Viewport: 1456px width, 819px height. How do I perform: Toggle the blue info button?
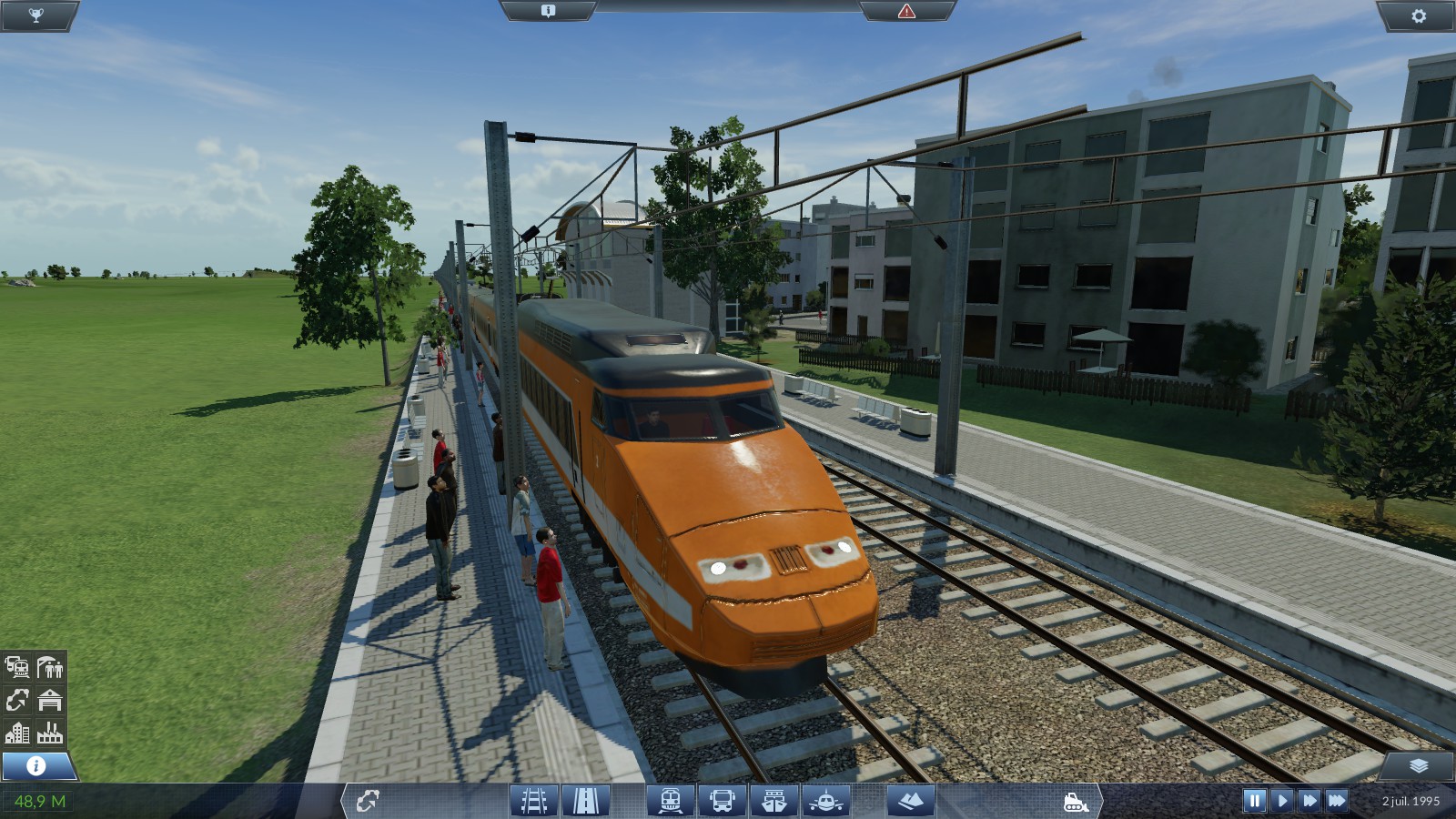click(36, 765)
